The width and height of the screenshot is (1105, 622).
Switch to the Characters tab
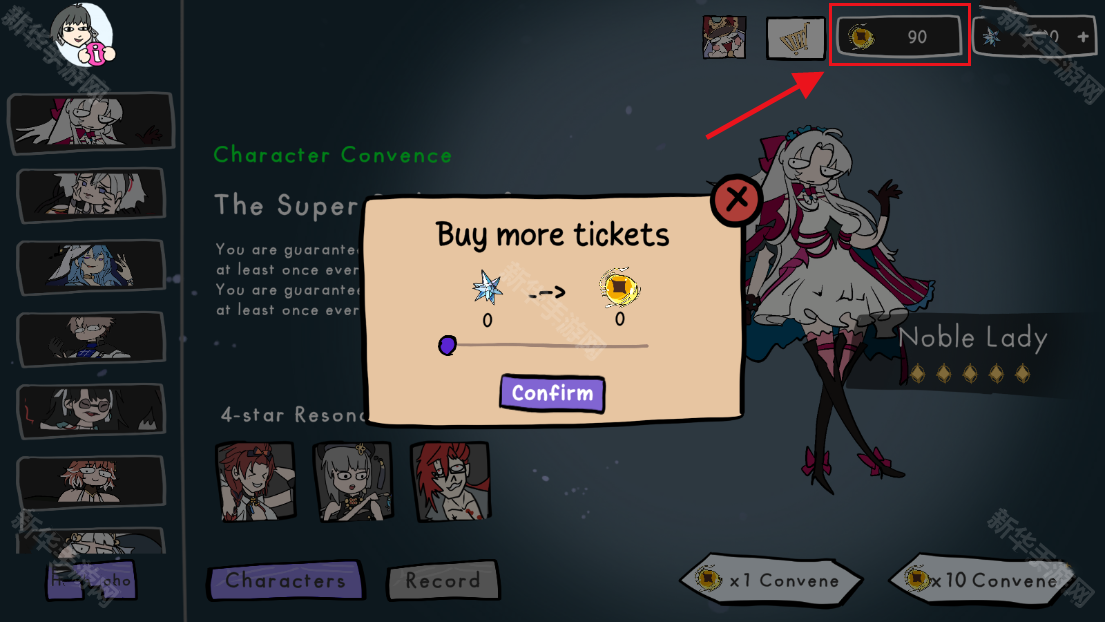click(x=285, y=580)
